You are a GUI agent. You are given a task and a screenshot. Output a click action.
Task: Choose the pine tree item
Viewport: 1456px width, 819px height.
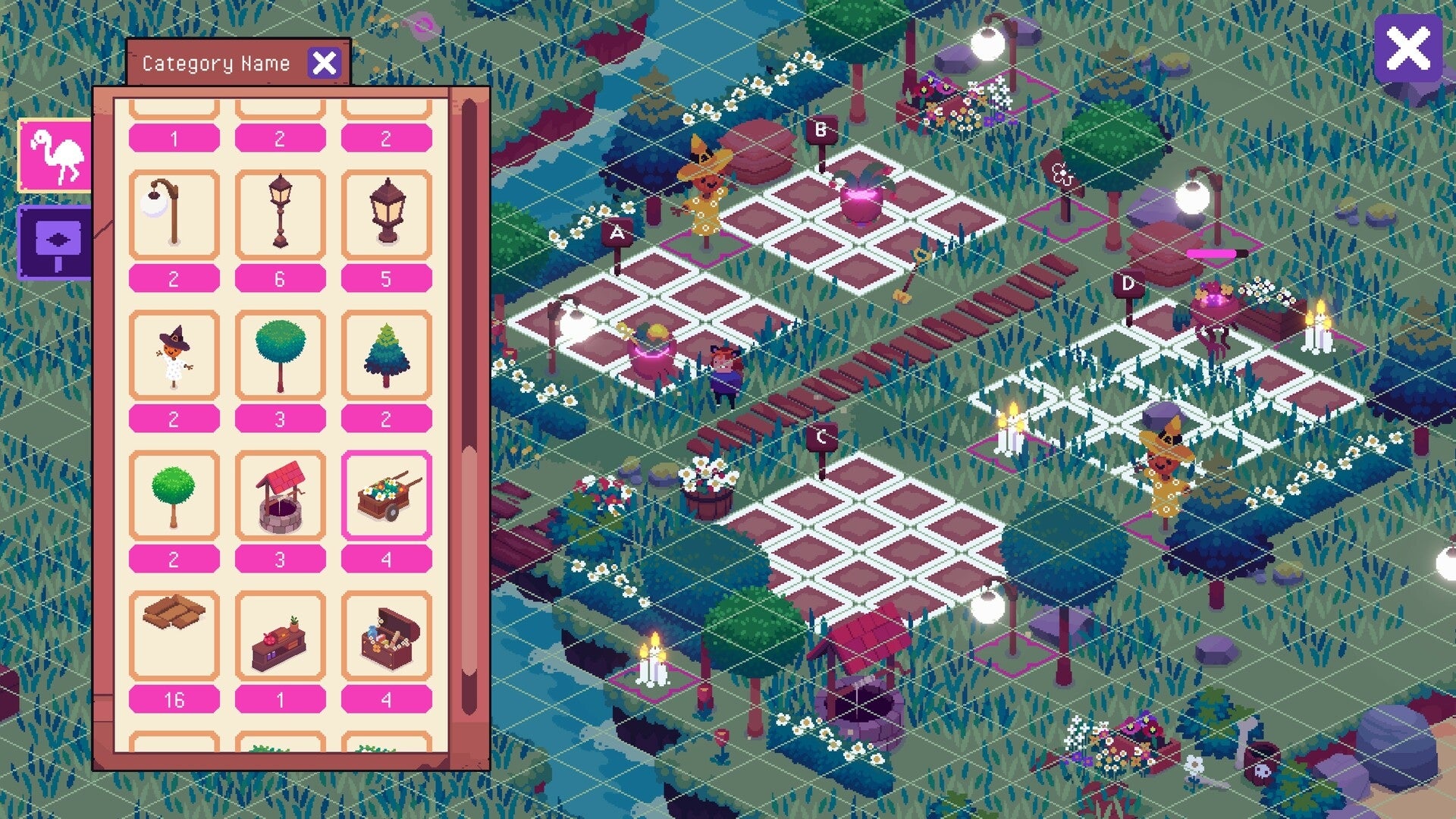(387, 353)
